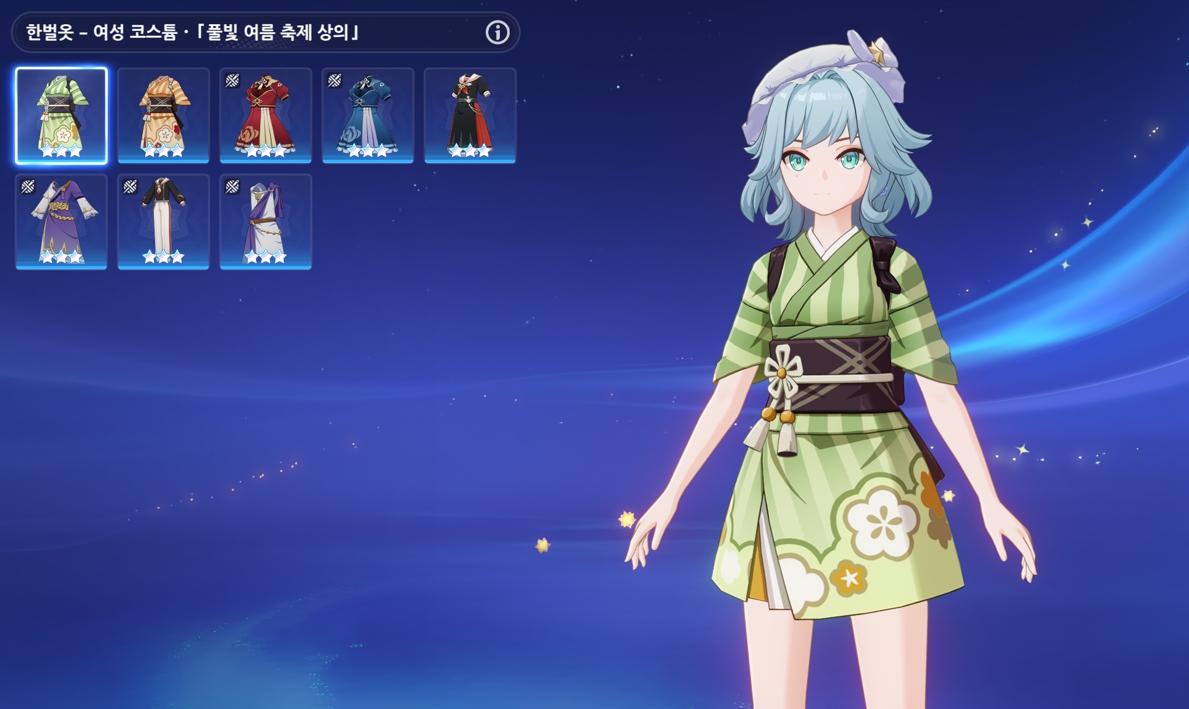Select the purple robe costume
This screenshot has width=1189, height=709.
click(x=61, y=221)
